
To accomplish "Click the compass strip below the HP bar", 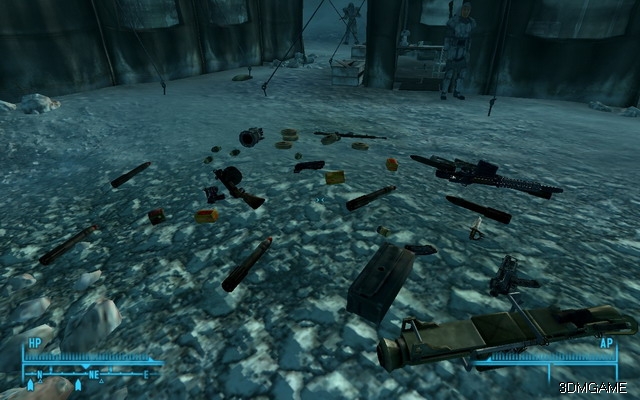I will point(90,376).
